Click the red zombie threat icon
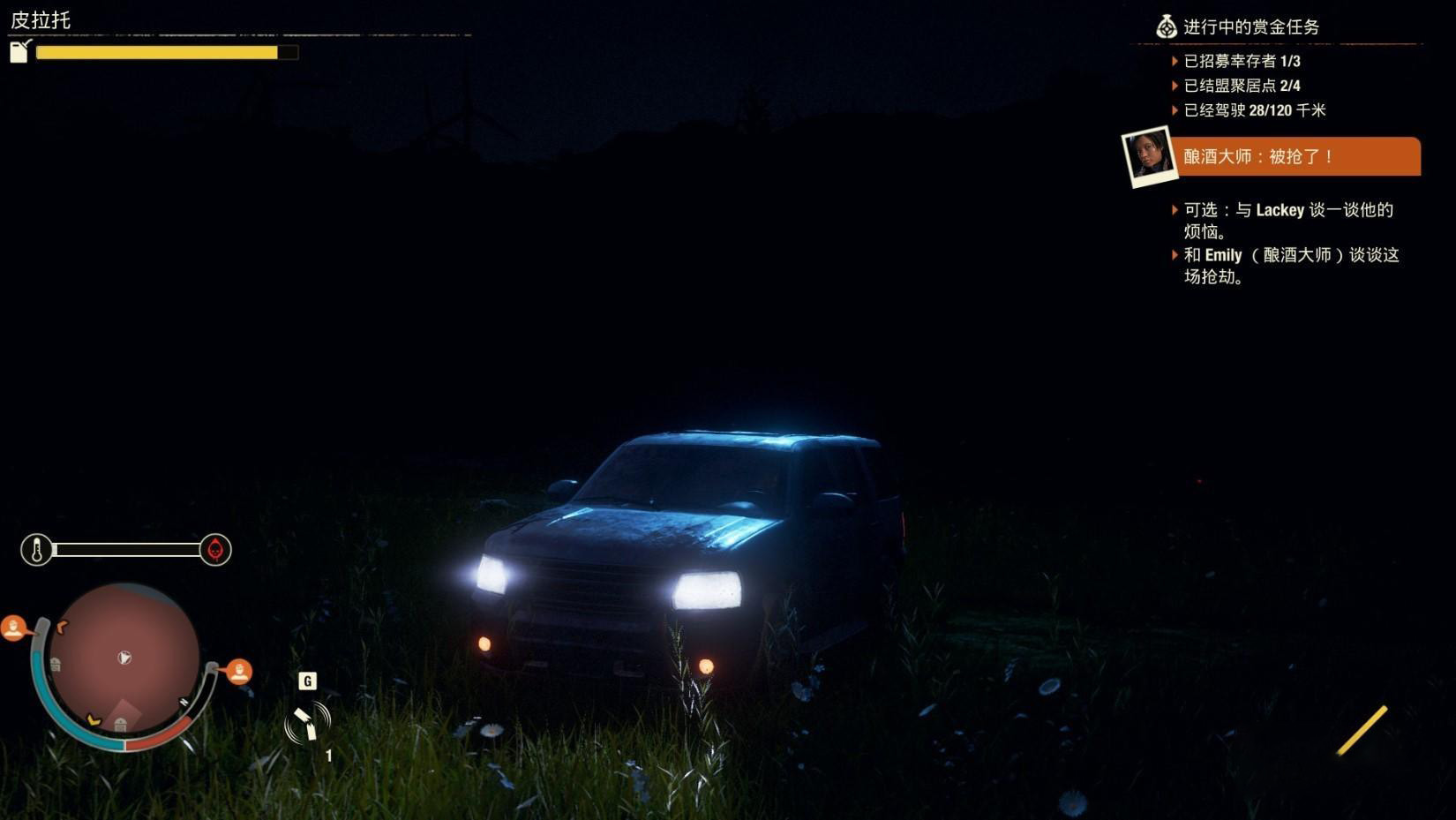Viewport: 1456px width, 820px height. click(215, 550)
